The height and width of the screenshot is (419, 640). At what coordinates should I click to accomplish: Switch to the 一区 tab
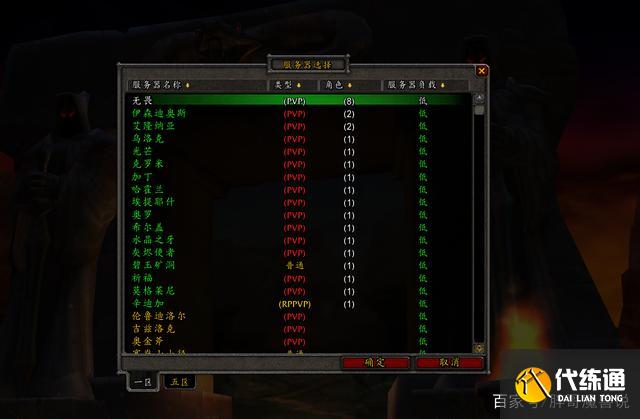[x=142, y=381]
